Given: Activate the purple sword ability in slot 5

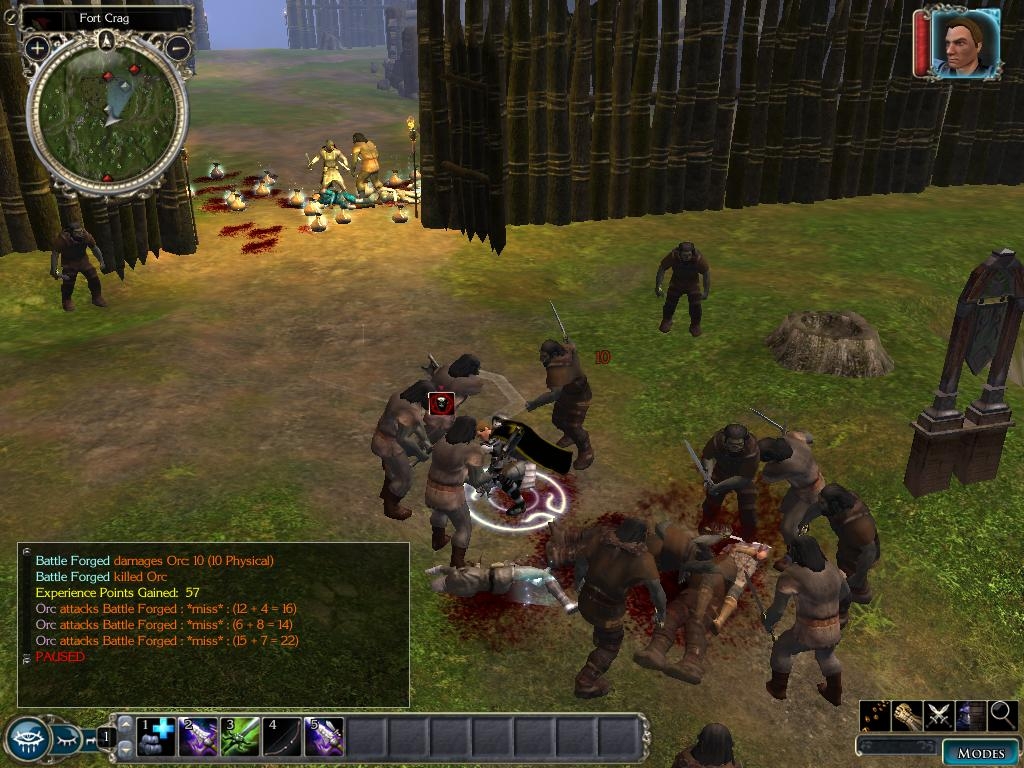Looking at the screenshot, I should 324,736.
